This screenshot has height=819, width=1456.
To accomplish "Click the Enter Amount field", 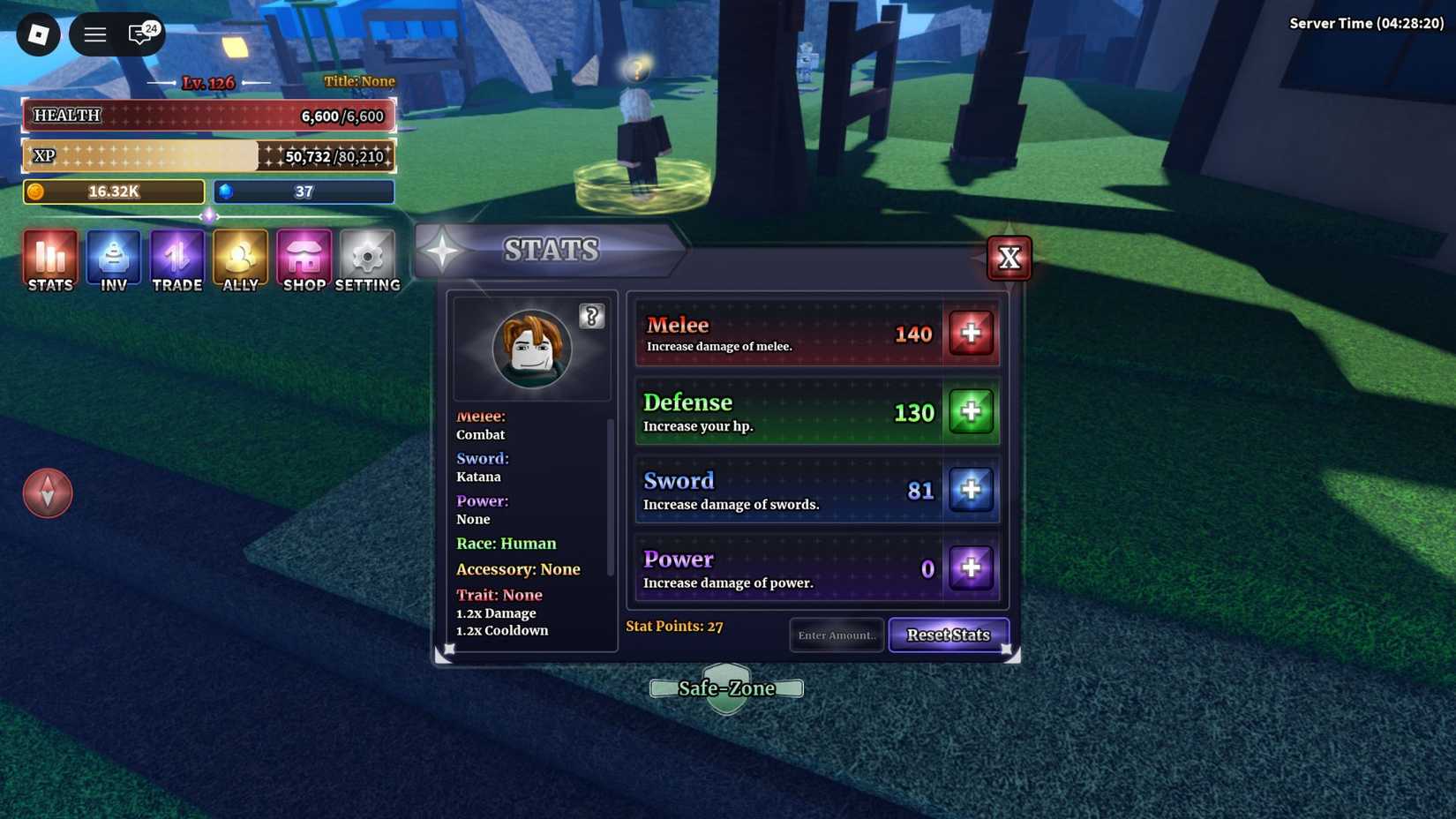I will click(x=836, y=635).
